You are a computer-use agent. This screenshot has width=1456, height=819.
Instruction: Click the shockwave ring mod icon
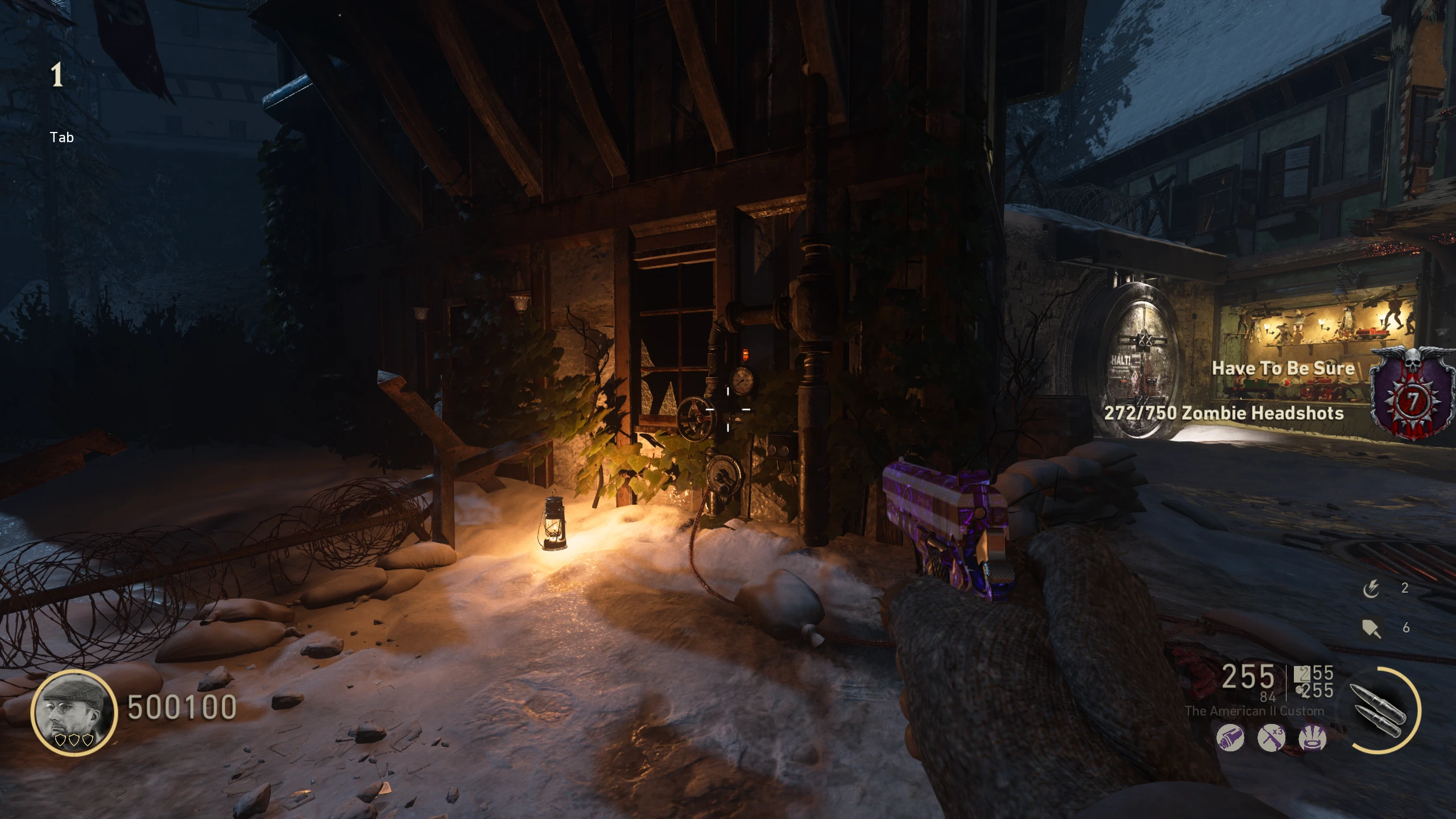pos(1313,738)
